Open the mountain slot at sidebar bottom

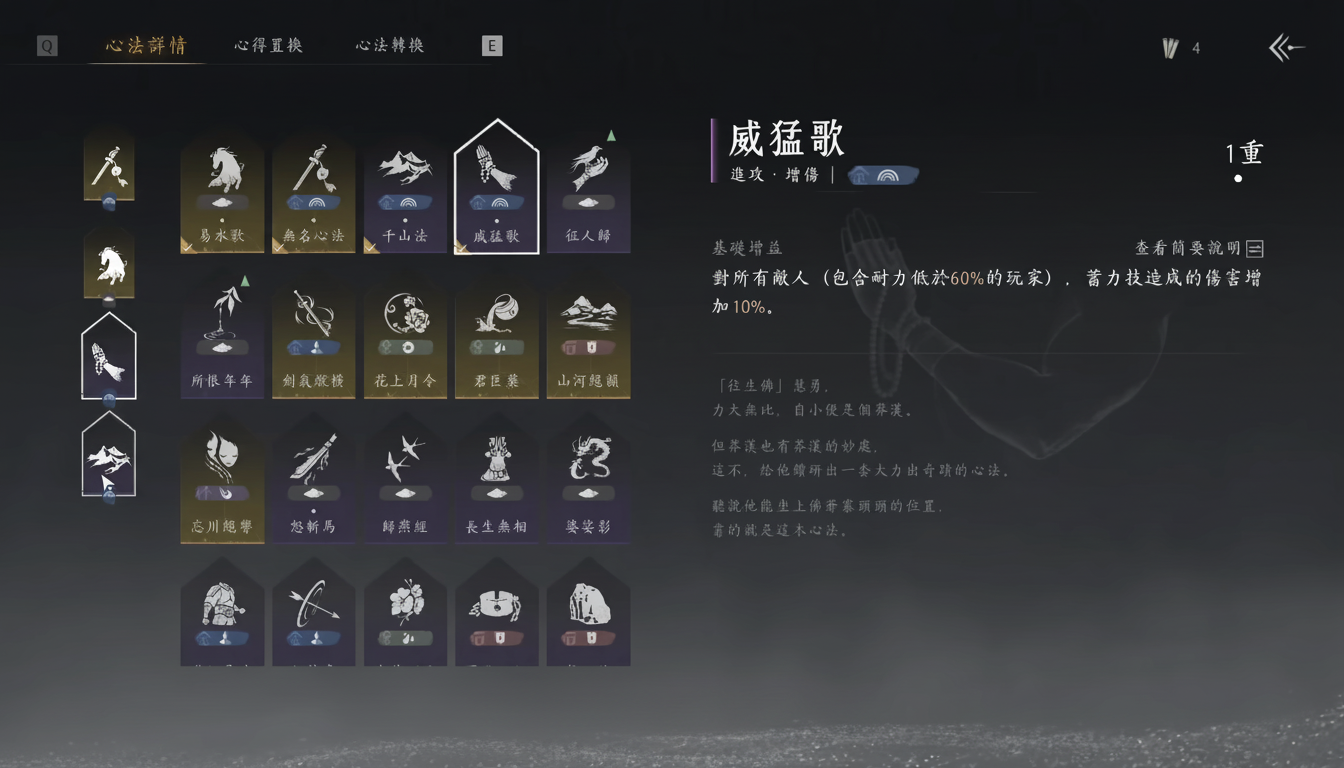109,455
